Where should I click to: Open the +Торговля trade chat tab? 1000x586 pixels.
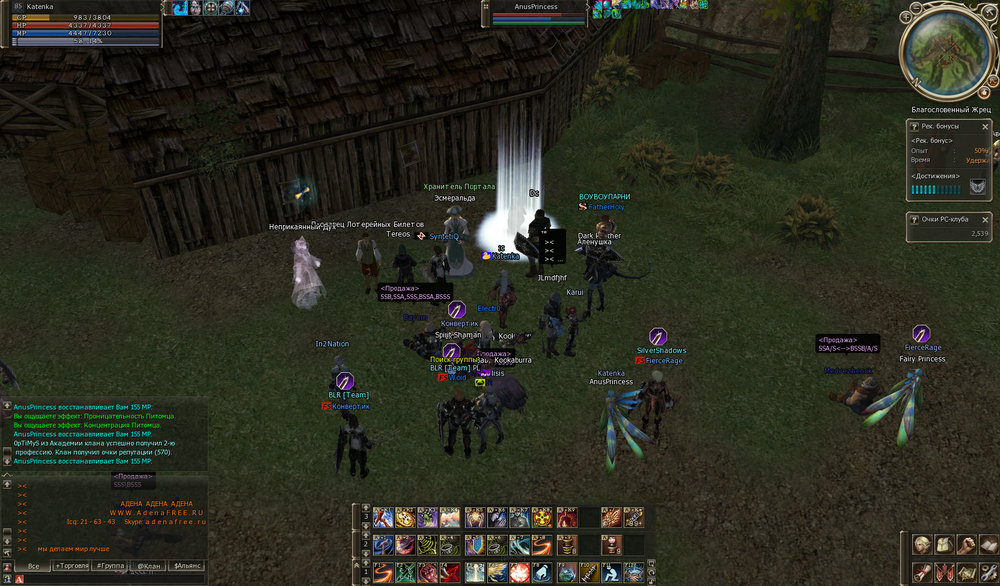coord(72,566)
